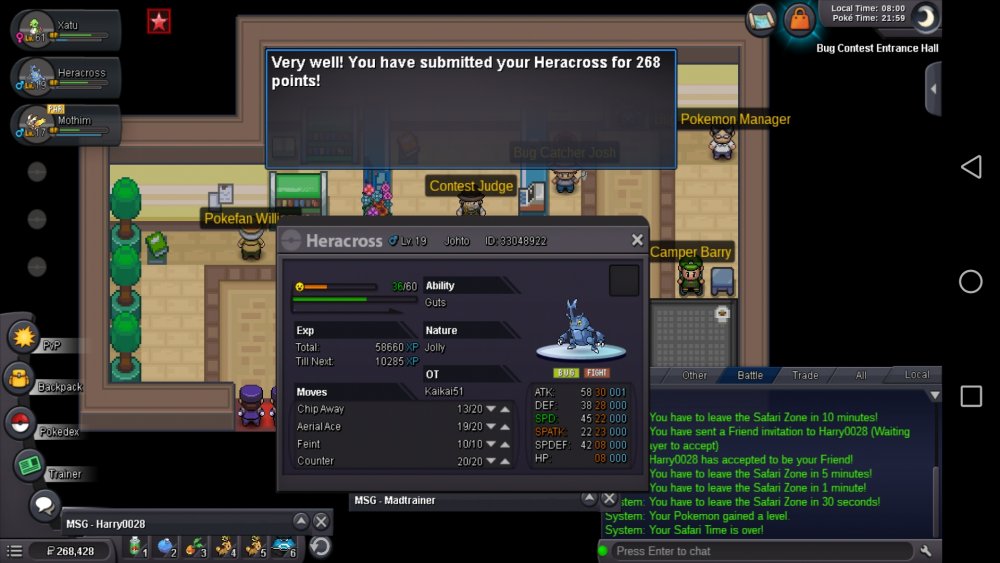
Task: Open the PvP menu
Action: (24, 337)
